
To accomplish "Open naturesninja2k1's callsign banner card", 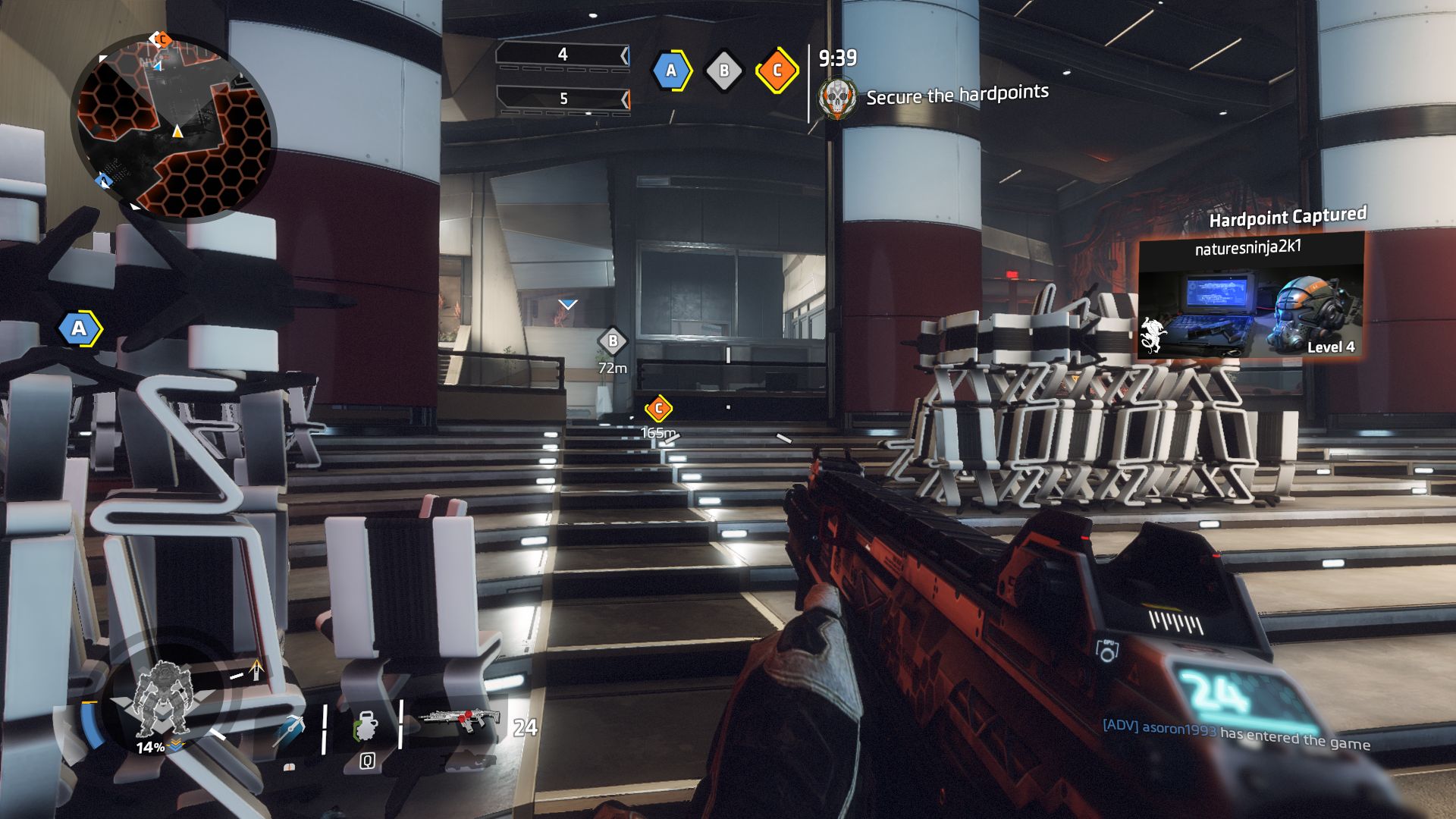I will point(1250,296).
